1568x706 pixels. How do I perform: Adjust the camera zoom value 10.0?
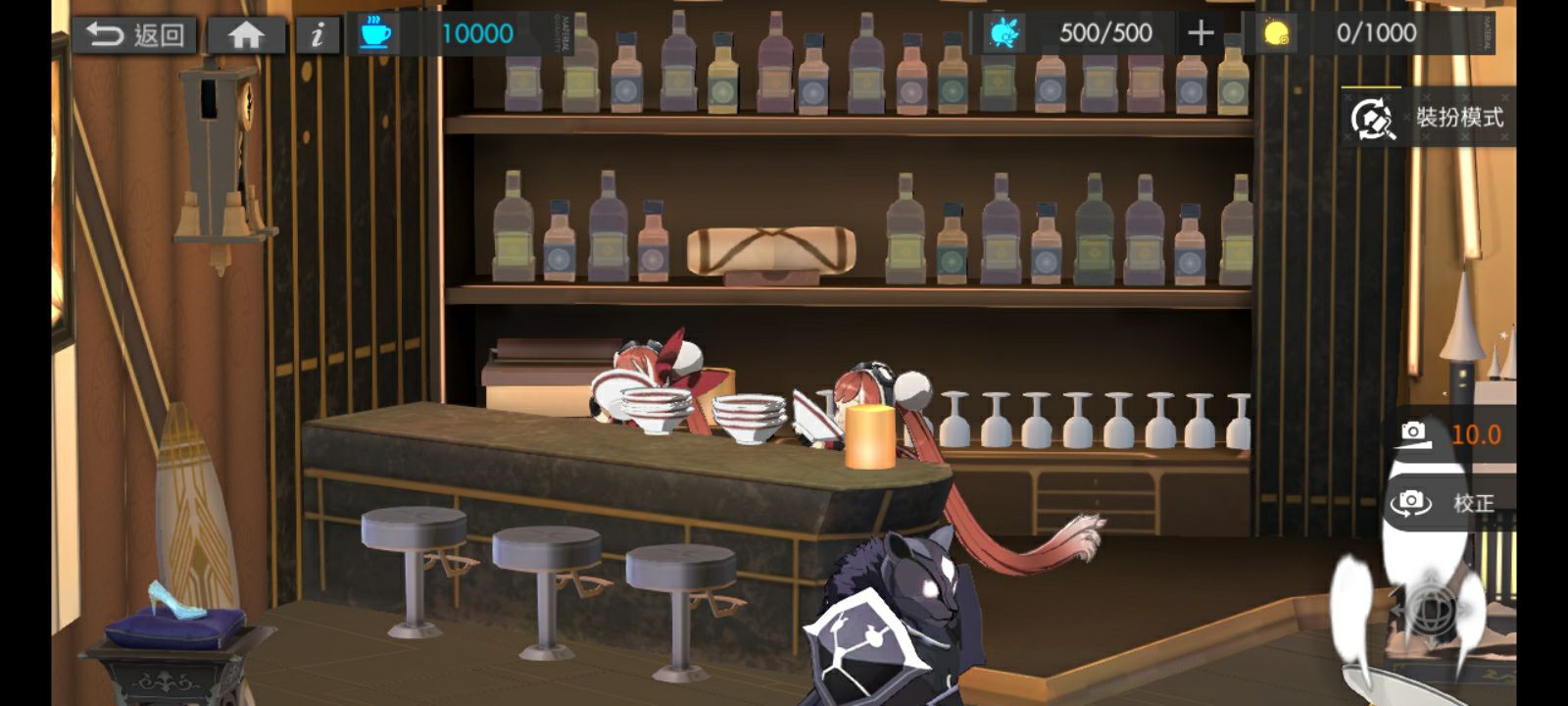click(x=1452, y=433)
